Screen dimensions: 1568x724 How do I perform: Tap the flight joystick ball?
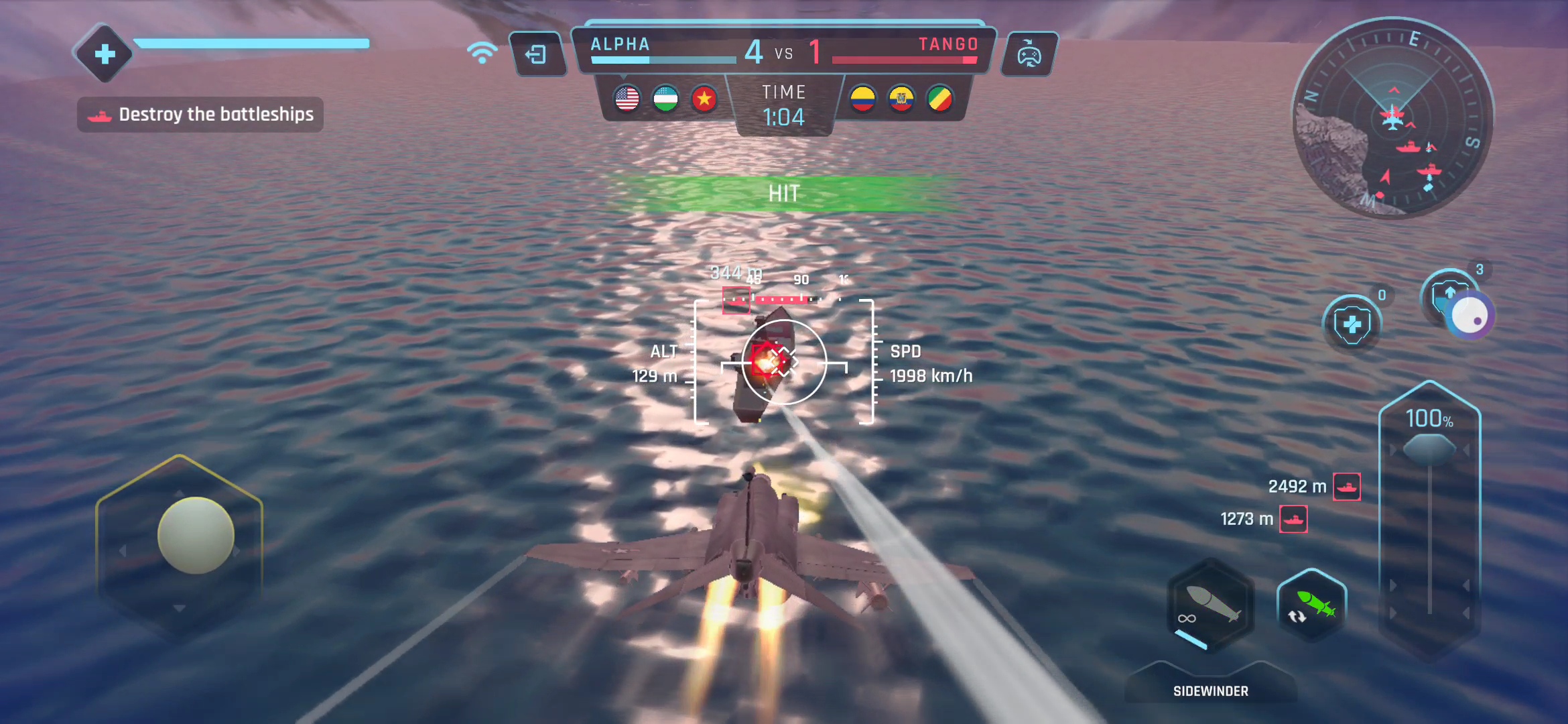(x=196, y=535)
